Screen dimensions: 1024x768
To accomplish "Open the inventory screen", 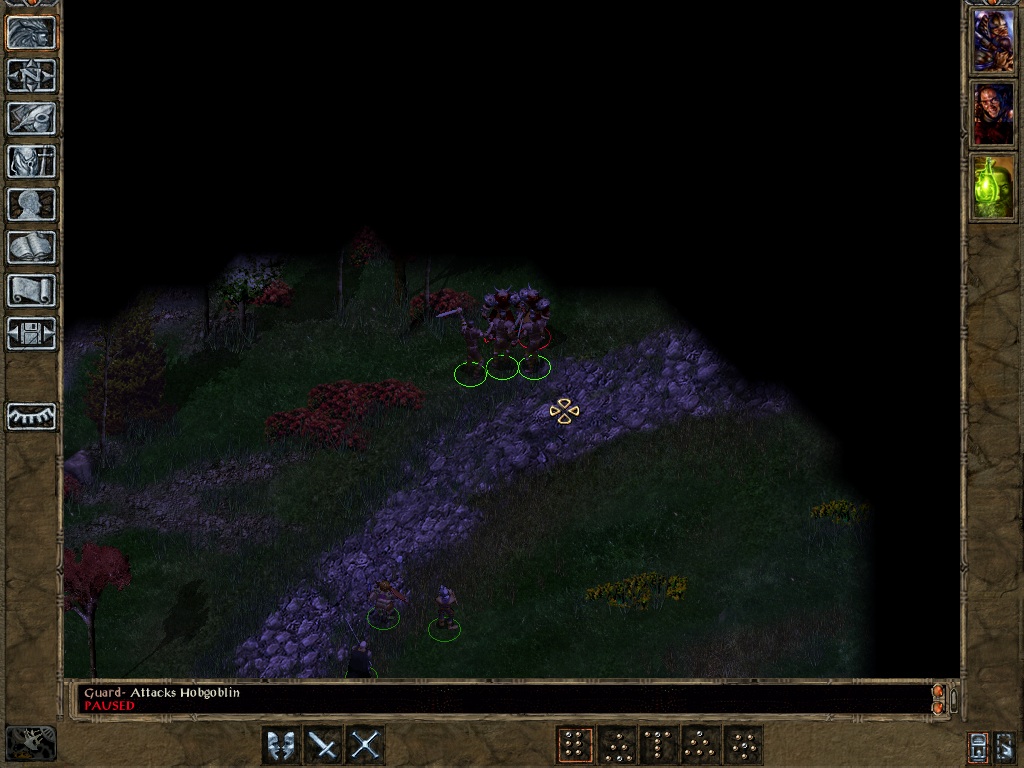I will pyautogui.click(x=31, y=161).
